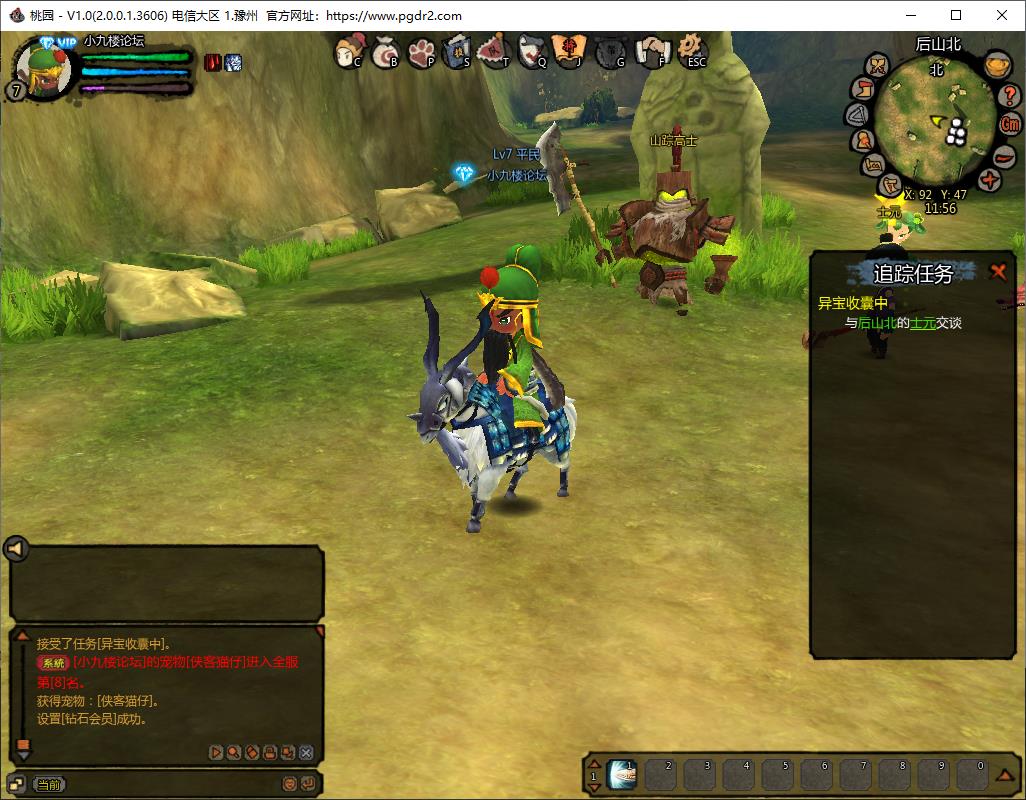Zoom in the minimap with plus button
1026x800 pixels.
(989, 180)
